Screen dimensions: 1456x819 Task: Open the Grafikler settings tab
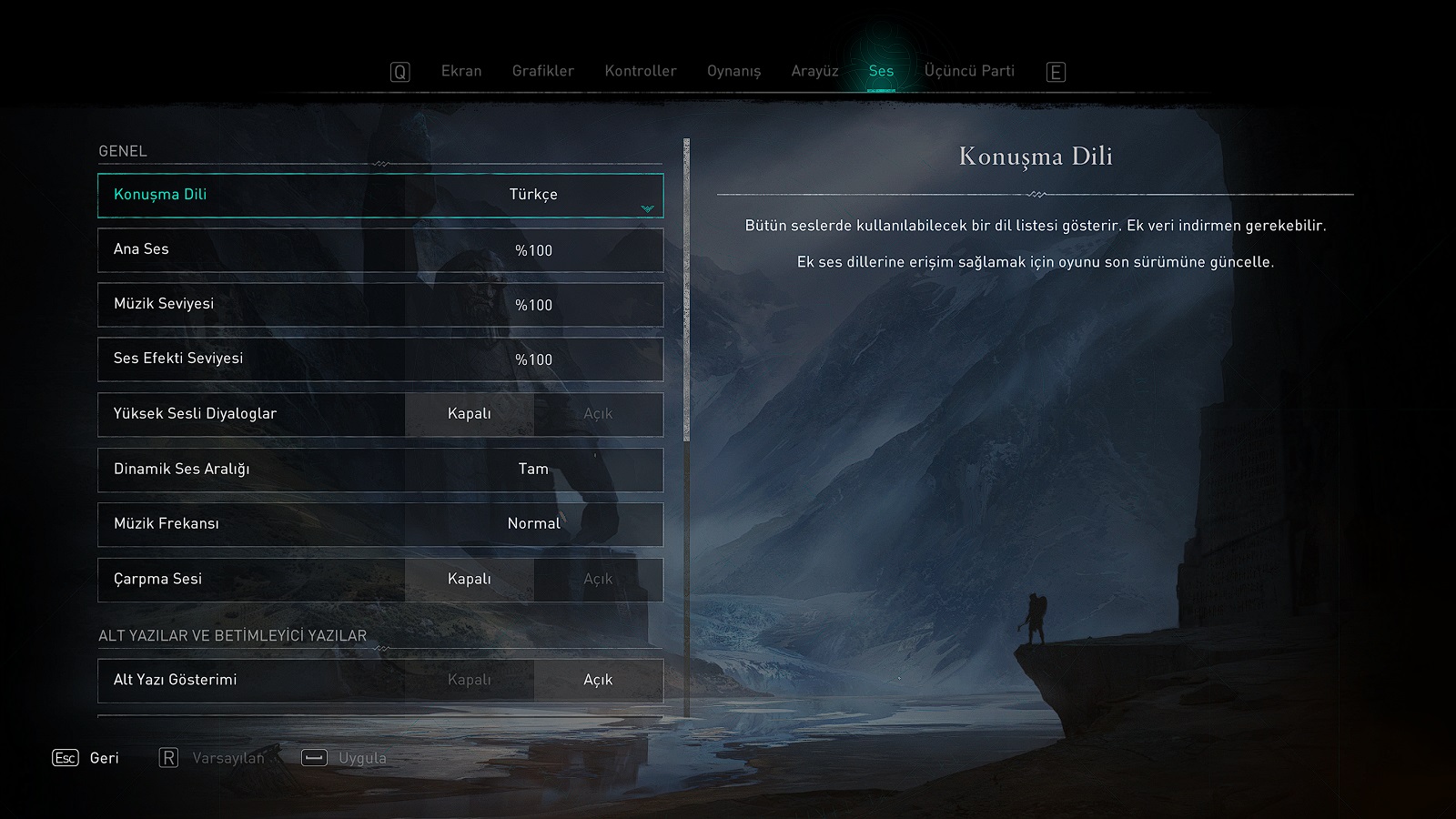(x=542, y=71)
